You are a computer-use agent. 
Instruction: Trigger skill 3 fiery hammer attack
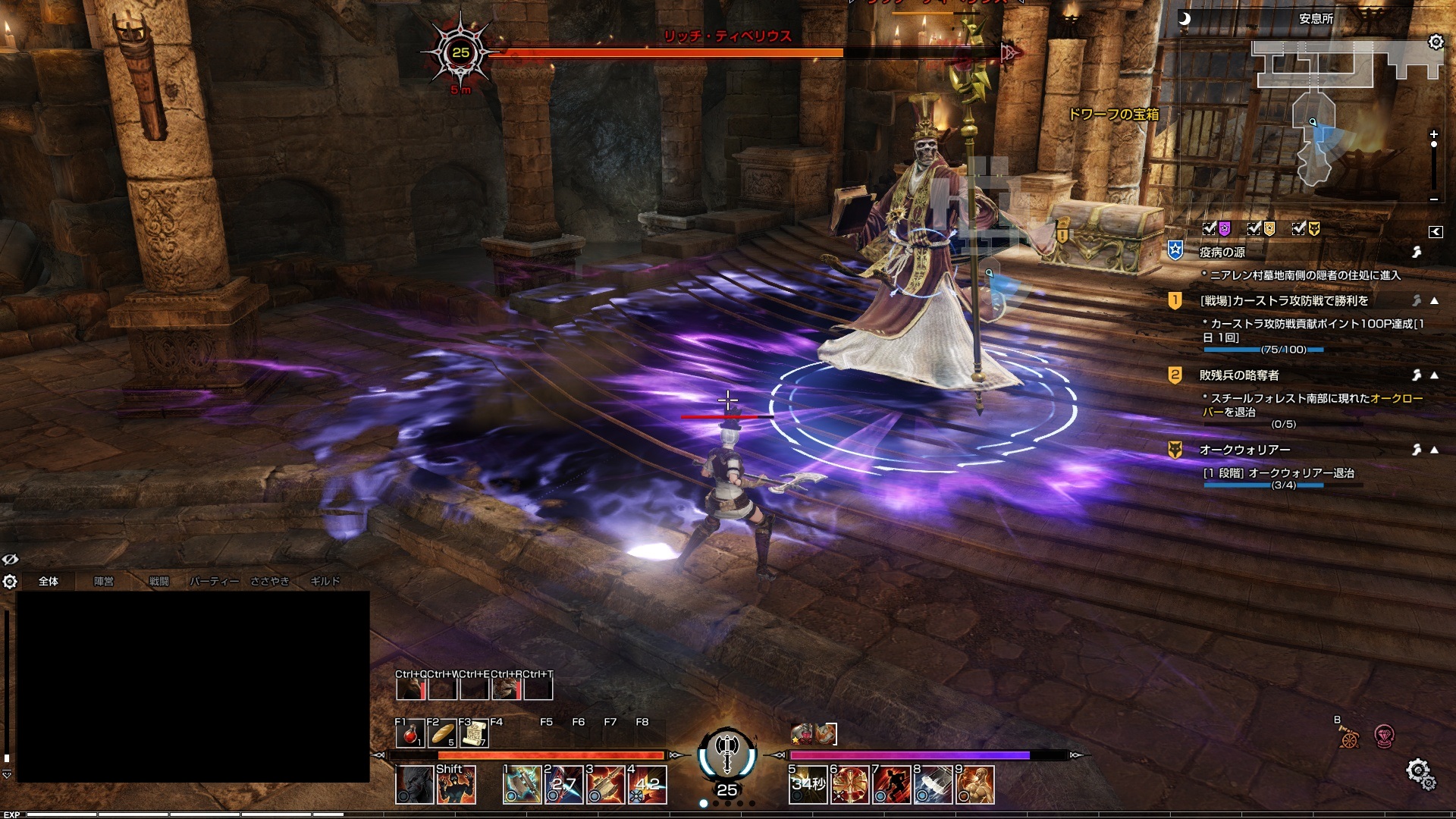[x=604, y=785]
